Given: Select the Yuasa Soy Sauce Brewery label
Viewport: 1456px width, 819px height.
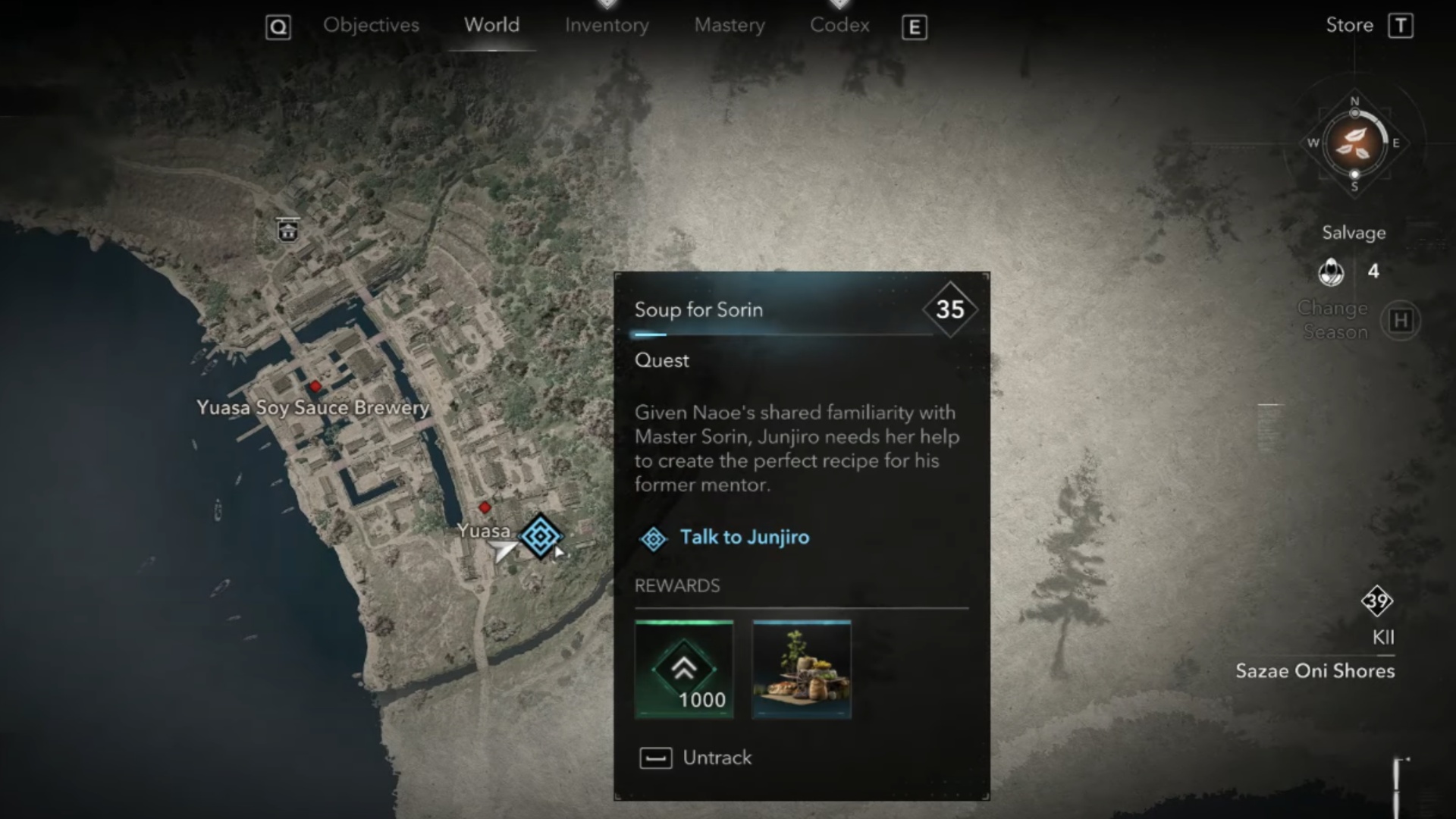Looking at the screenshot, I should [312, 408].
